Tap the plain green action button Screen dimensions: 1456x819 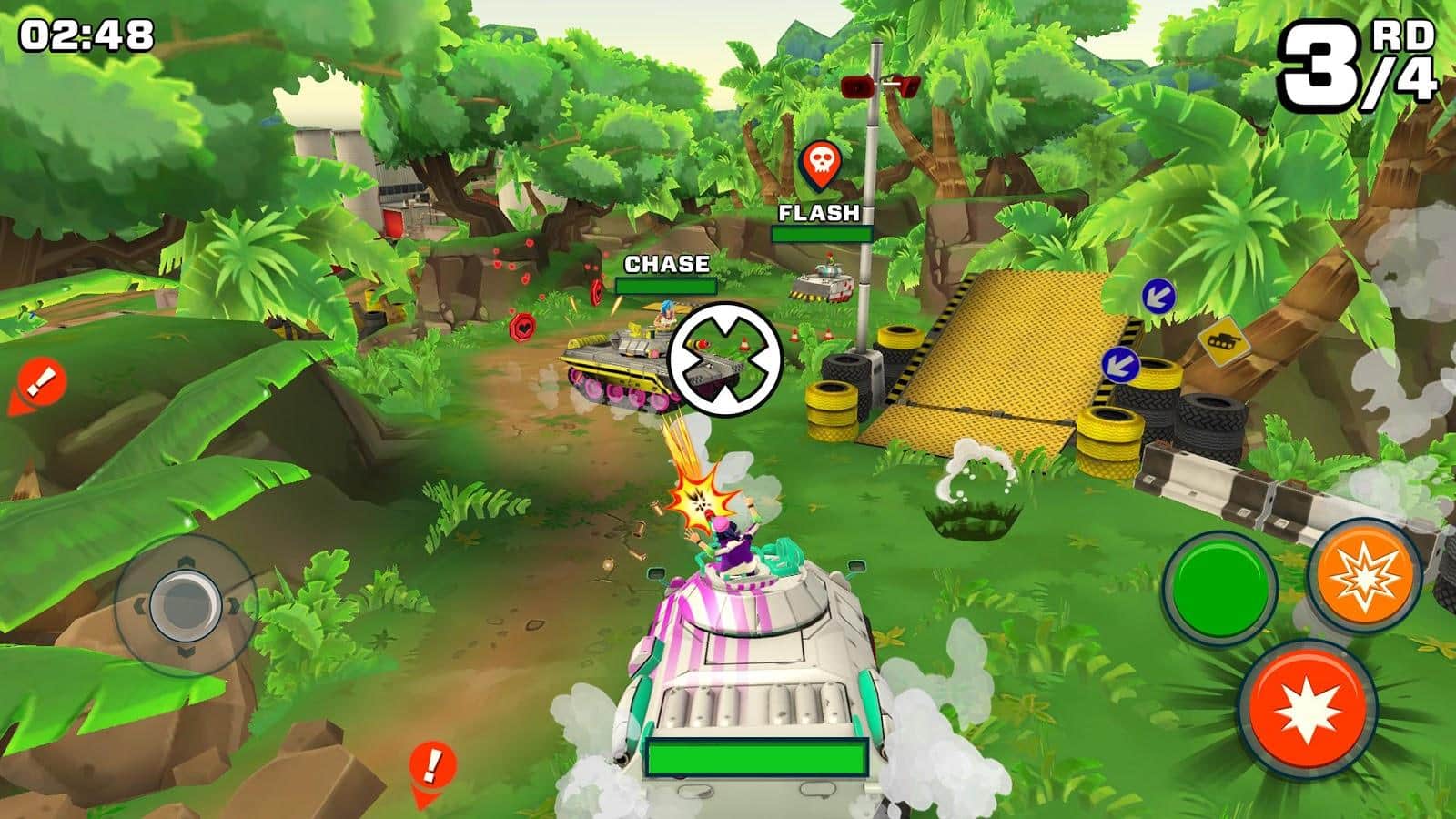click(1220, 587)
